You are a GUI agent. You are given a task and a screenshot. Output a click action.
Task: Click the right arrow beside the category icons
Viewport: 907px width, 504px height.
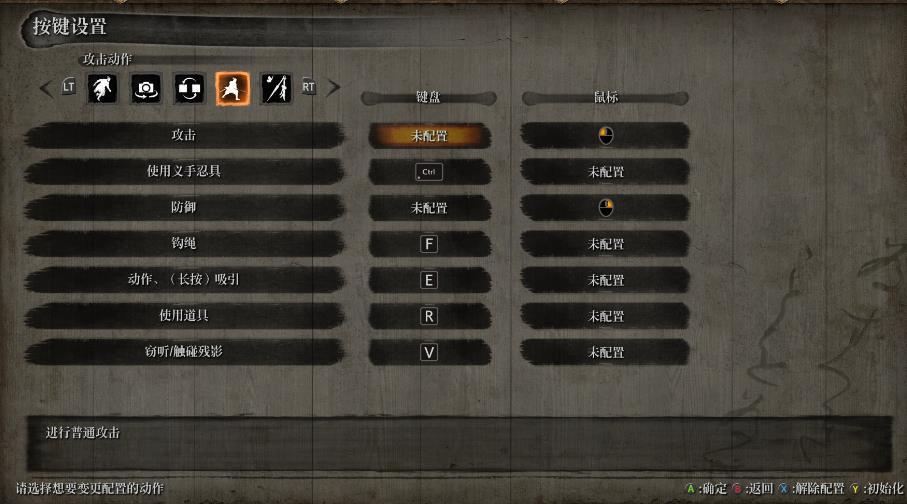(334, 88)
